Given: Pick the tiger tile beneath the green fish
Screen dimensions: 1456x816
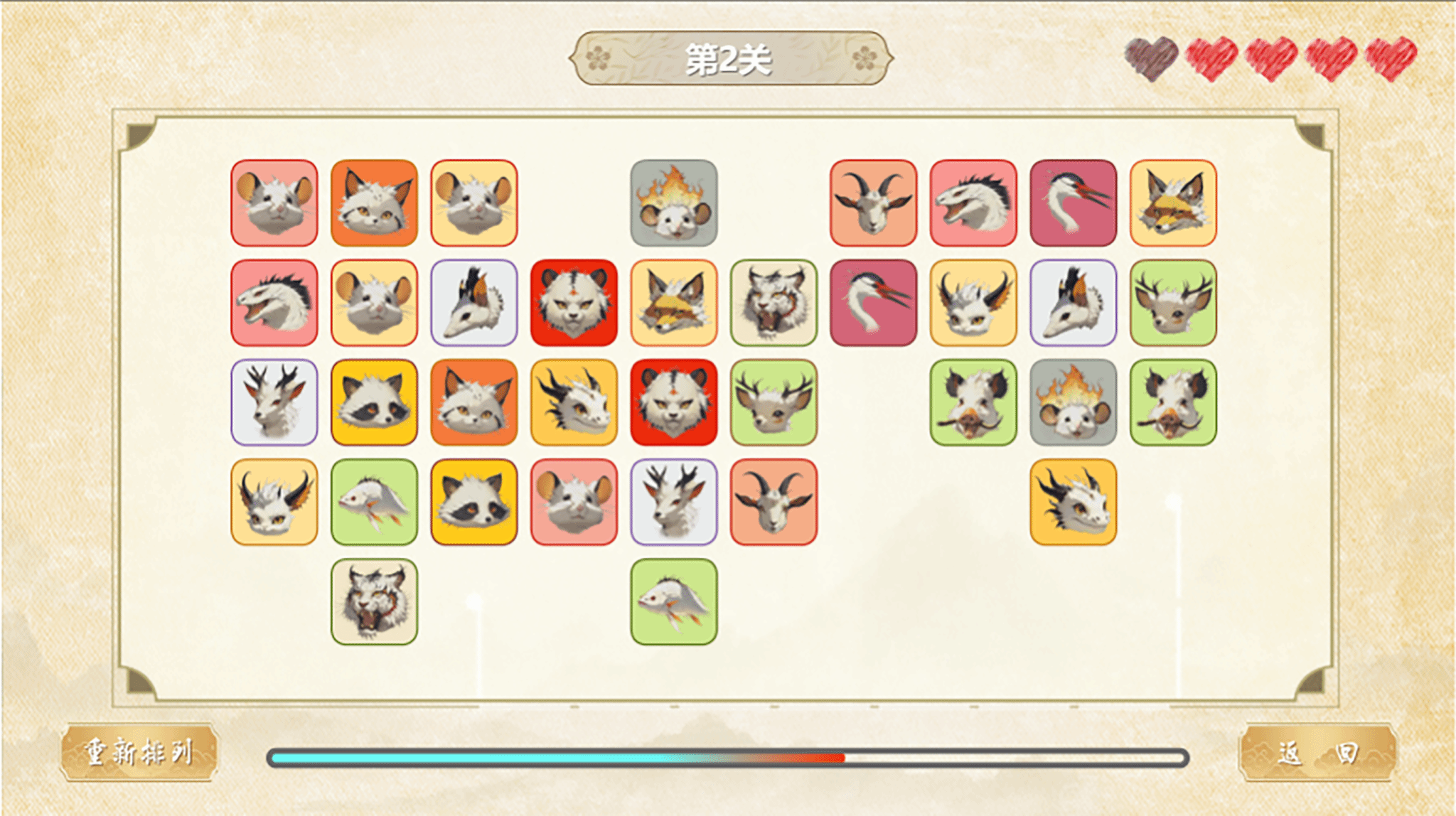Looking at the screenshot, I should click(x=374, y=601).
